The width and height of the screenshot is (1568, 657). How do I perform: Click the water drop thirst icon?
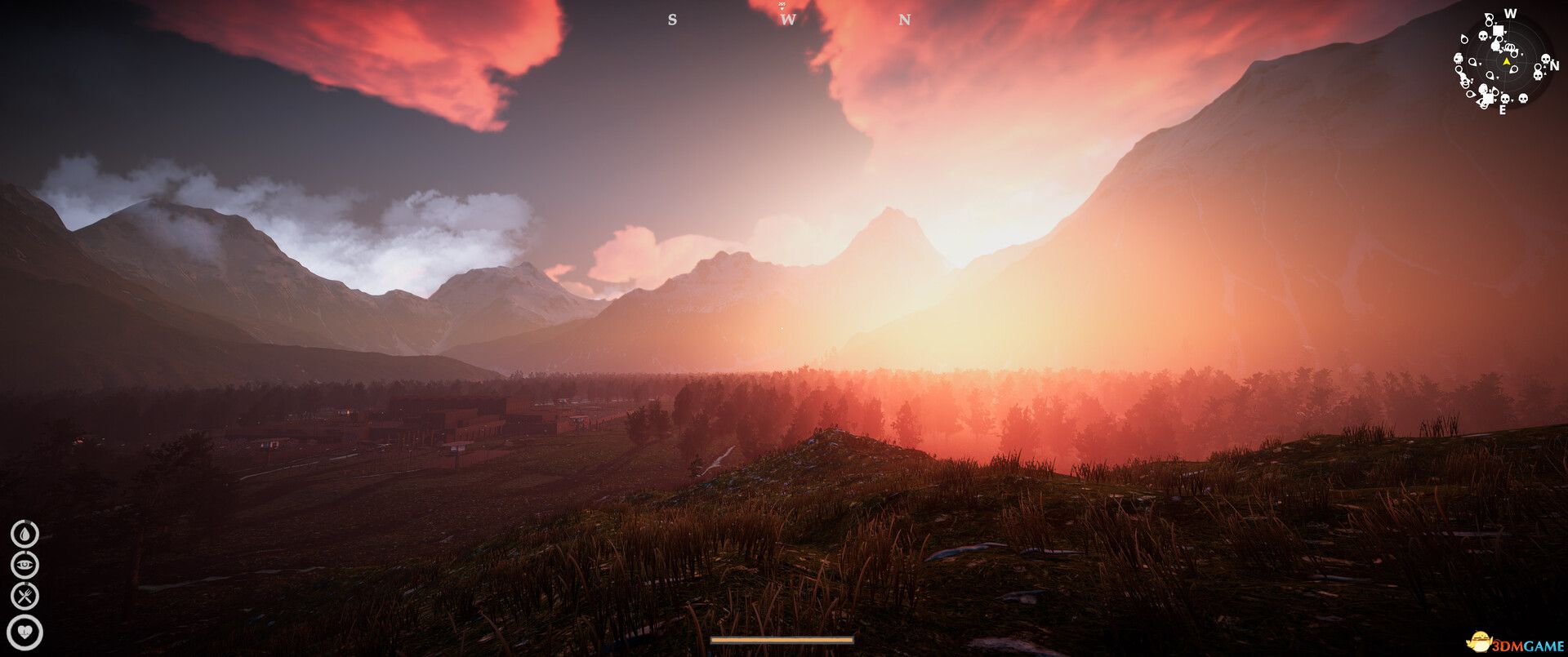(25, 534)
